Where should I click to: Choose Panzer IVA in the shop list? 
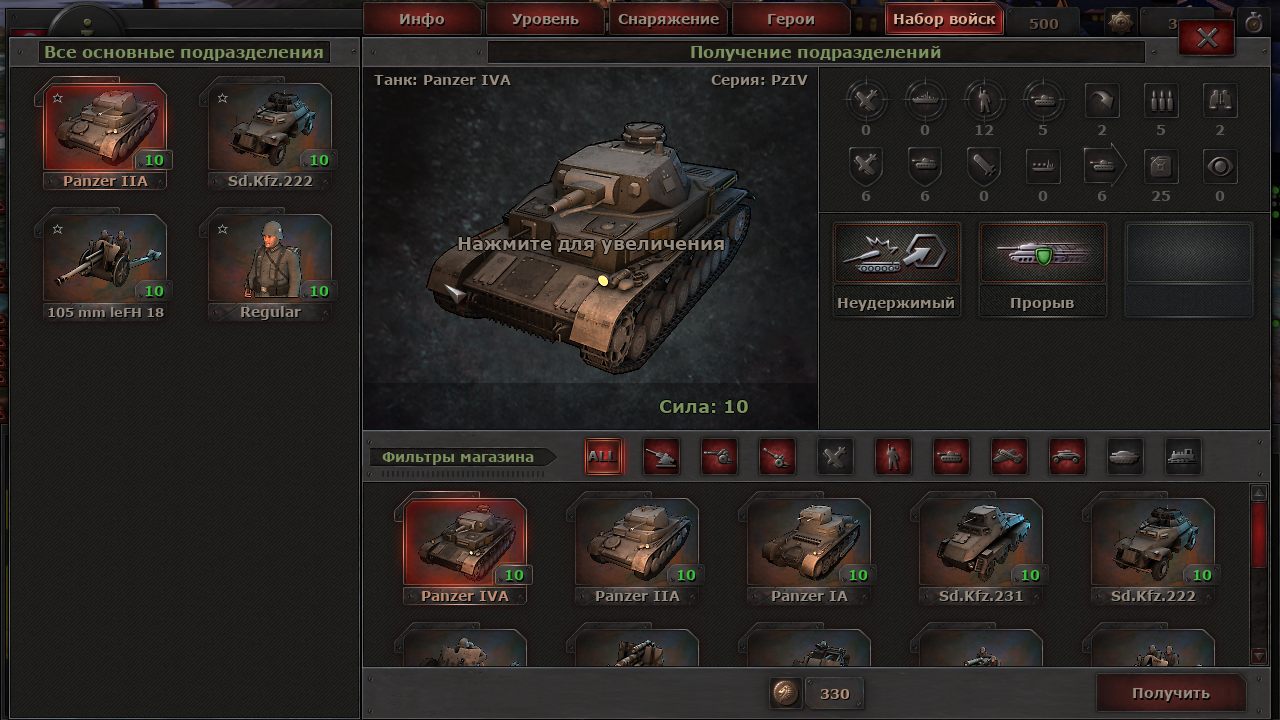[465, 545]
